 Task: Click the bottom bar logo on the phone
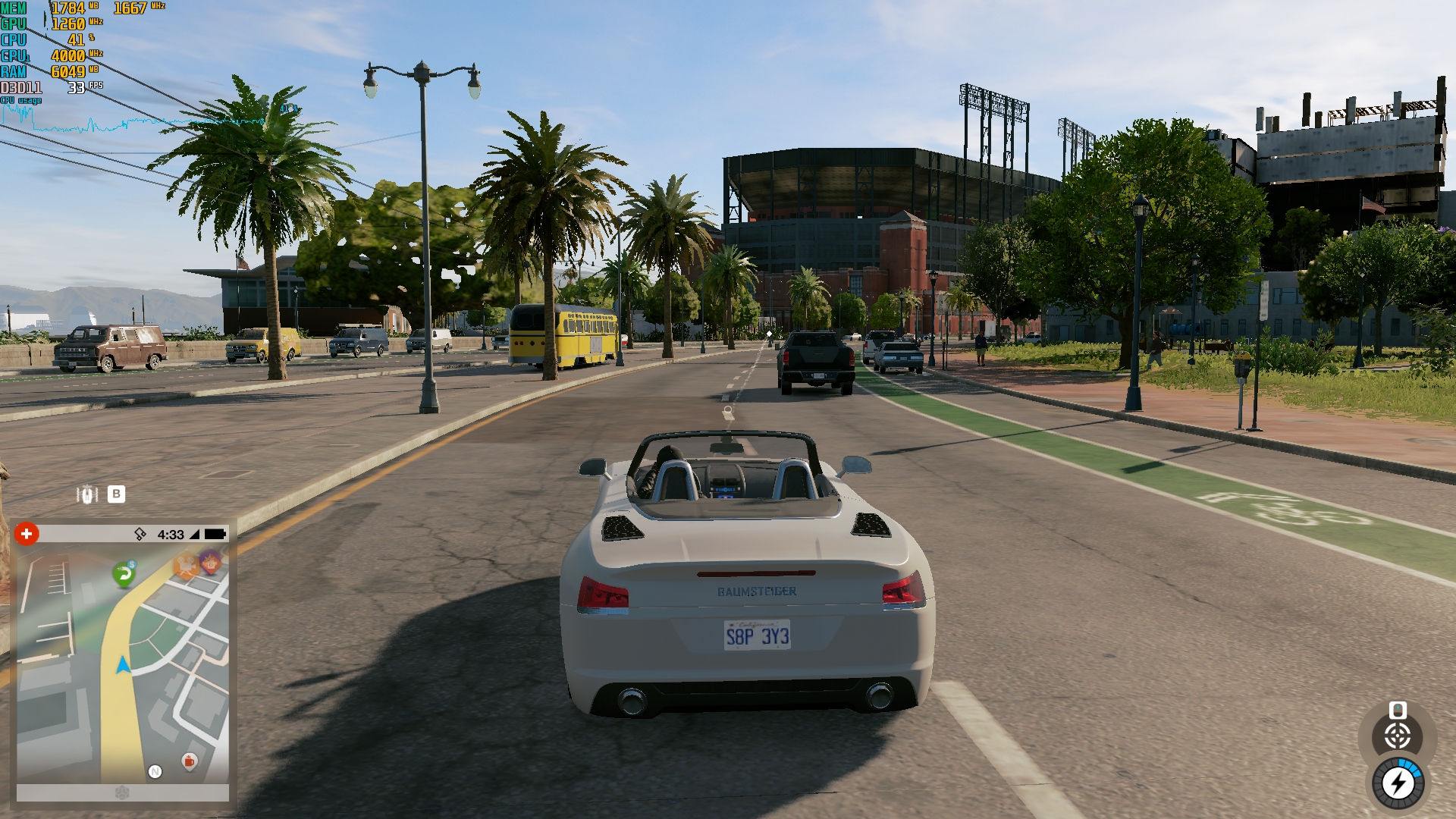(x=122, y=793)
